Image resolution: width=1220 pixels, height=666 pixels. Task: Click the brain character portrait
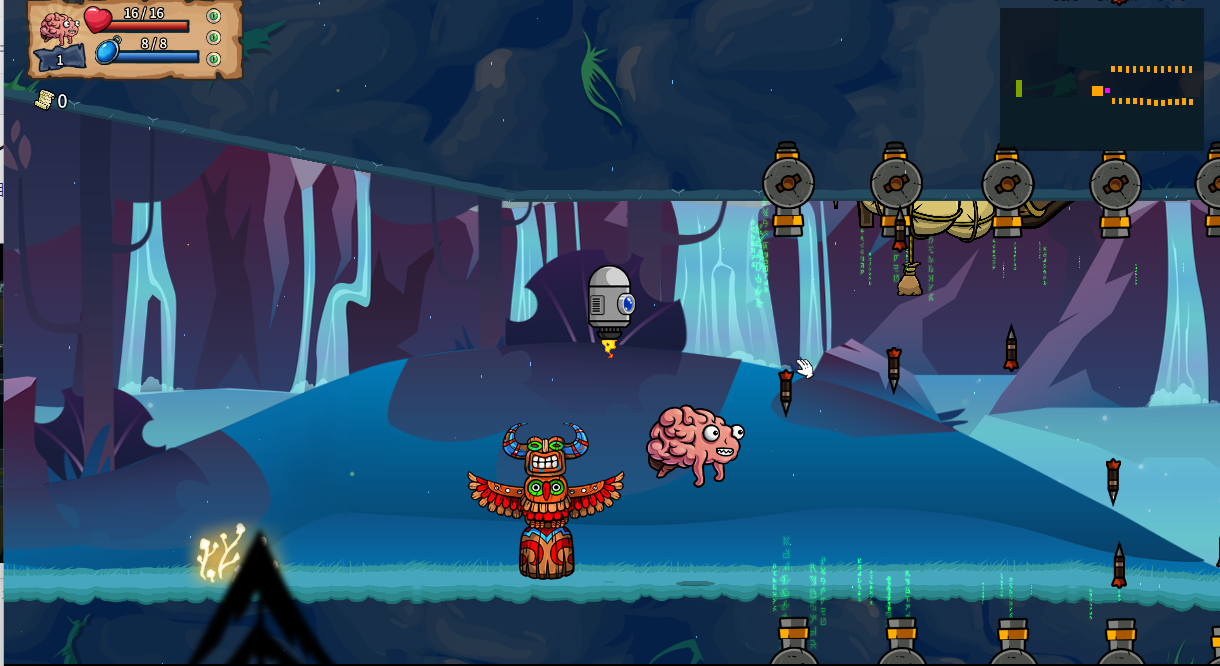[x=58, y=27]
